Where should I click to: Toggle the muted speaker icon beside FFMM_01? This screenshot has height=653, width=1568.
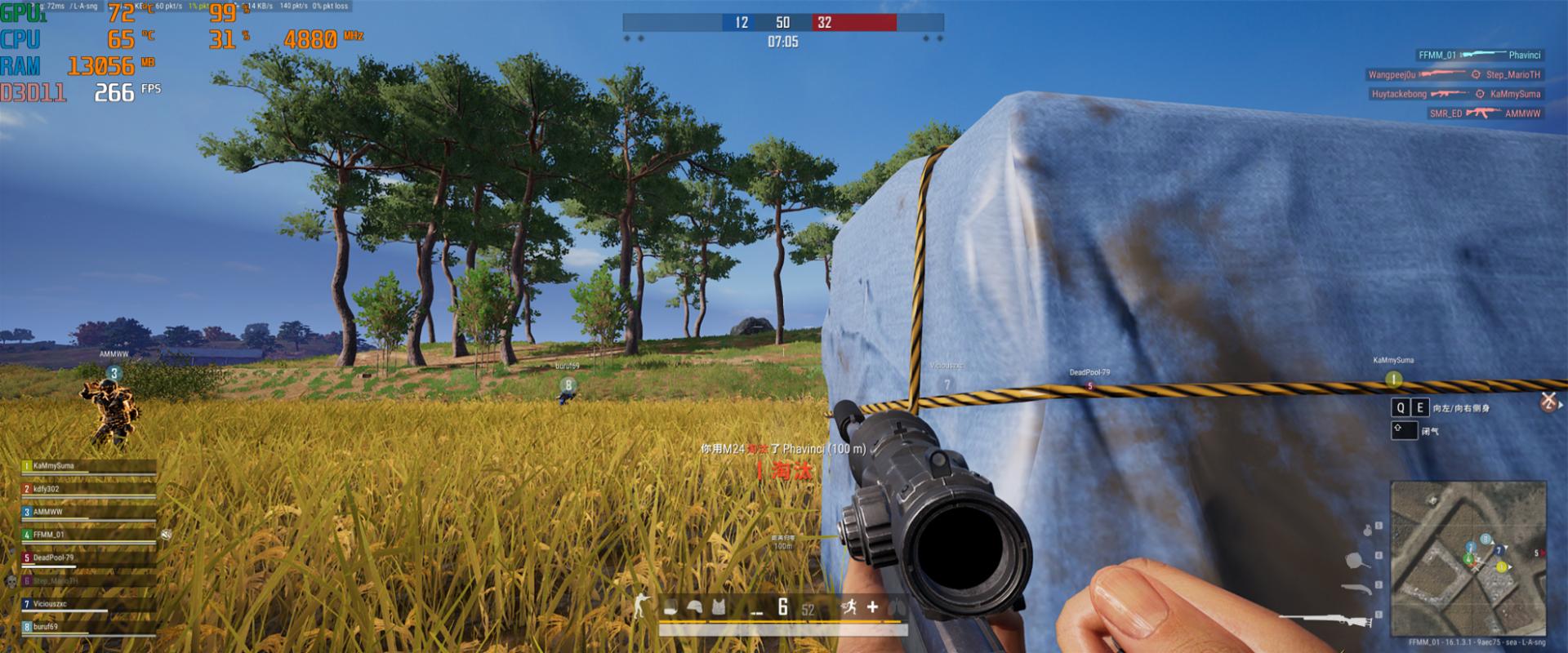166,535
